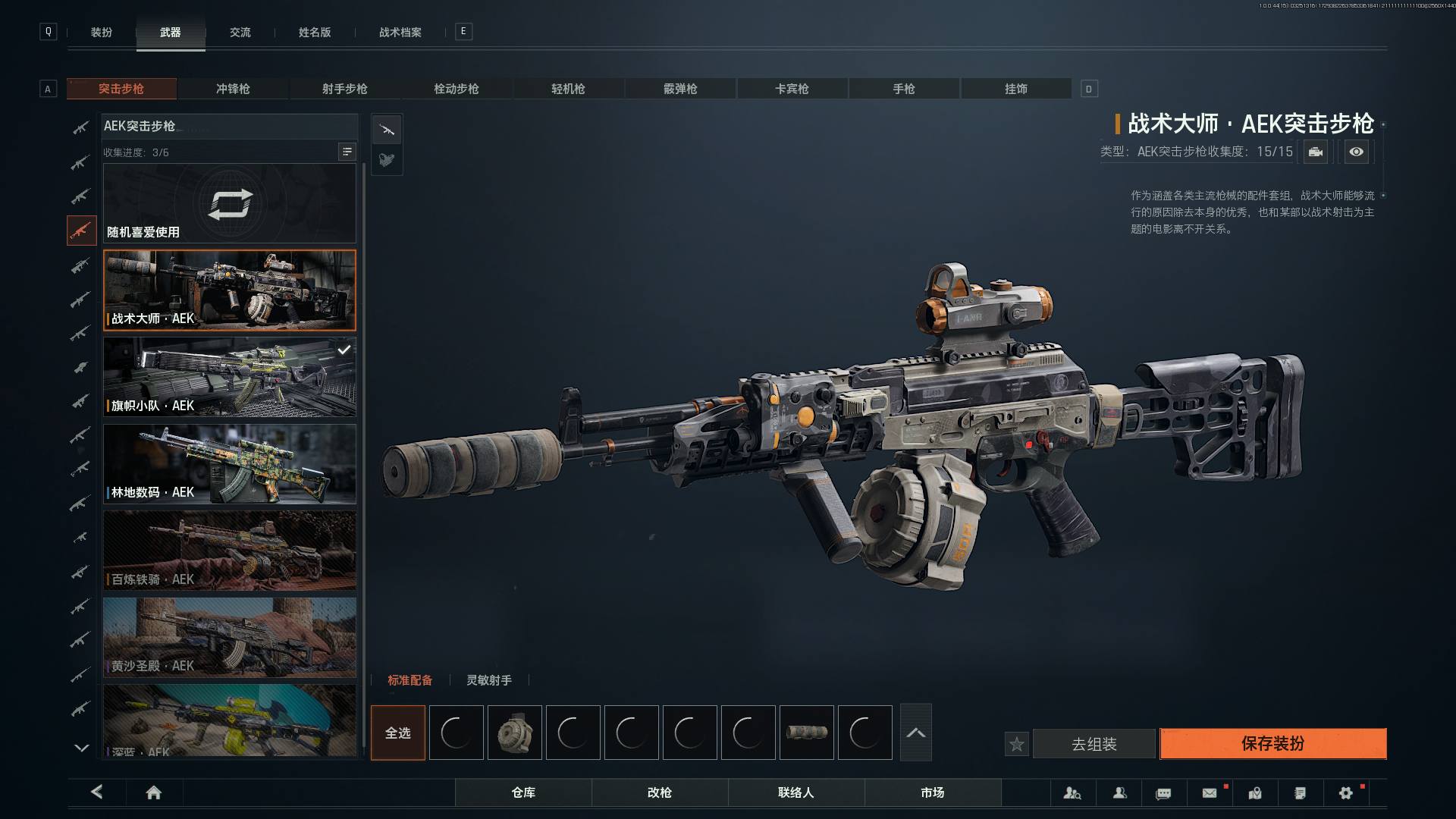Viewport: 1456px width, 819px height.
Task: Switch to 手枪 weapon category
Action: 903,89
